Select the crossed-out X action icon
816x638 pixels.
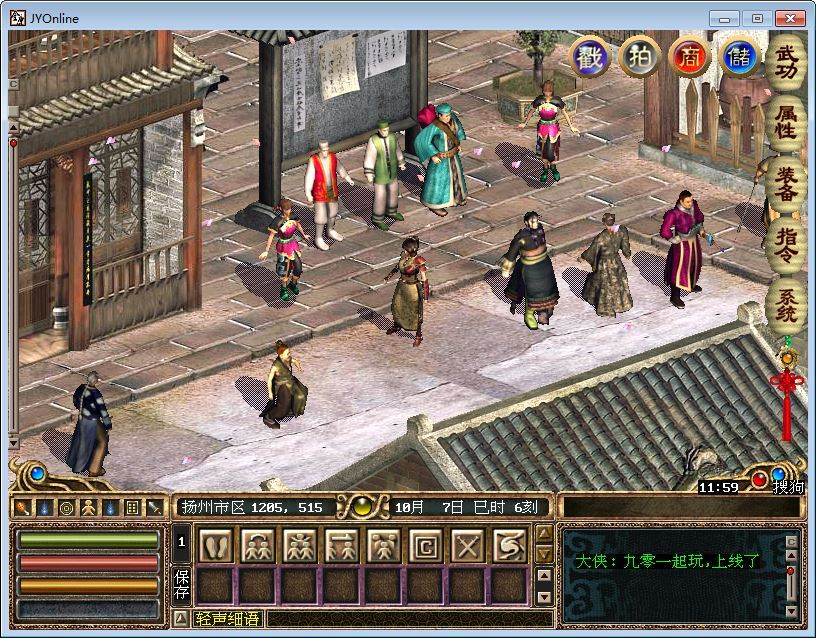pyautogui.click(x=467, y=546)
